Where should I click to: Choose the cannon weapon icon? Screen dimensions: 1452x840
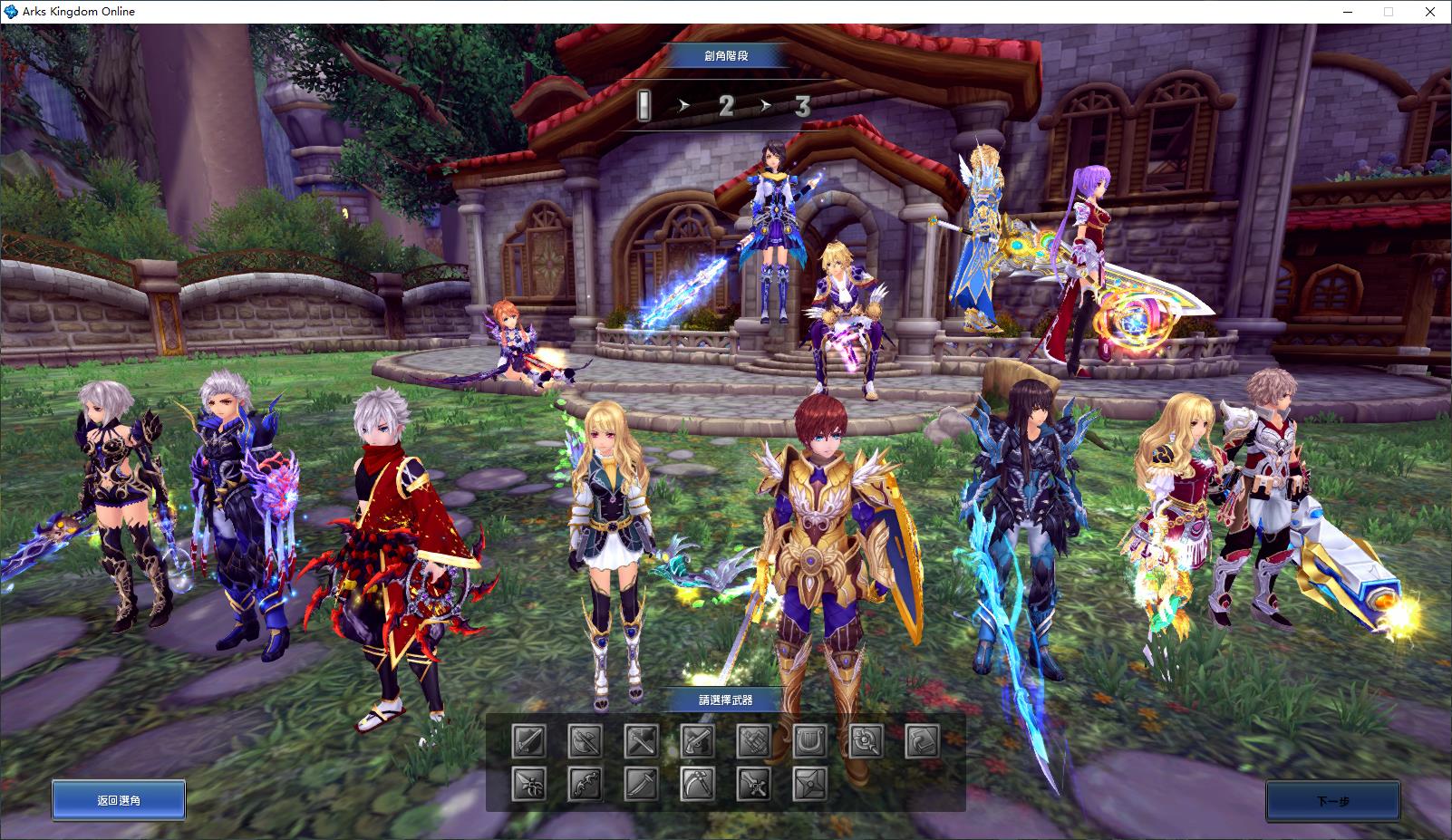click(753, 742)
